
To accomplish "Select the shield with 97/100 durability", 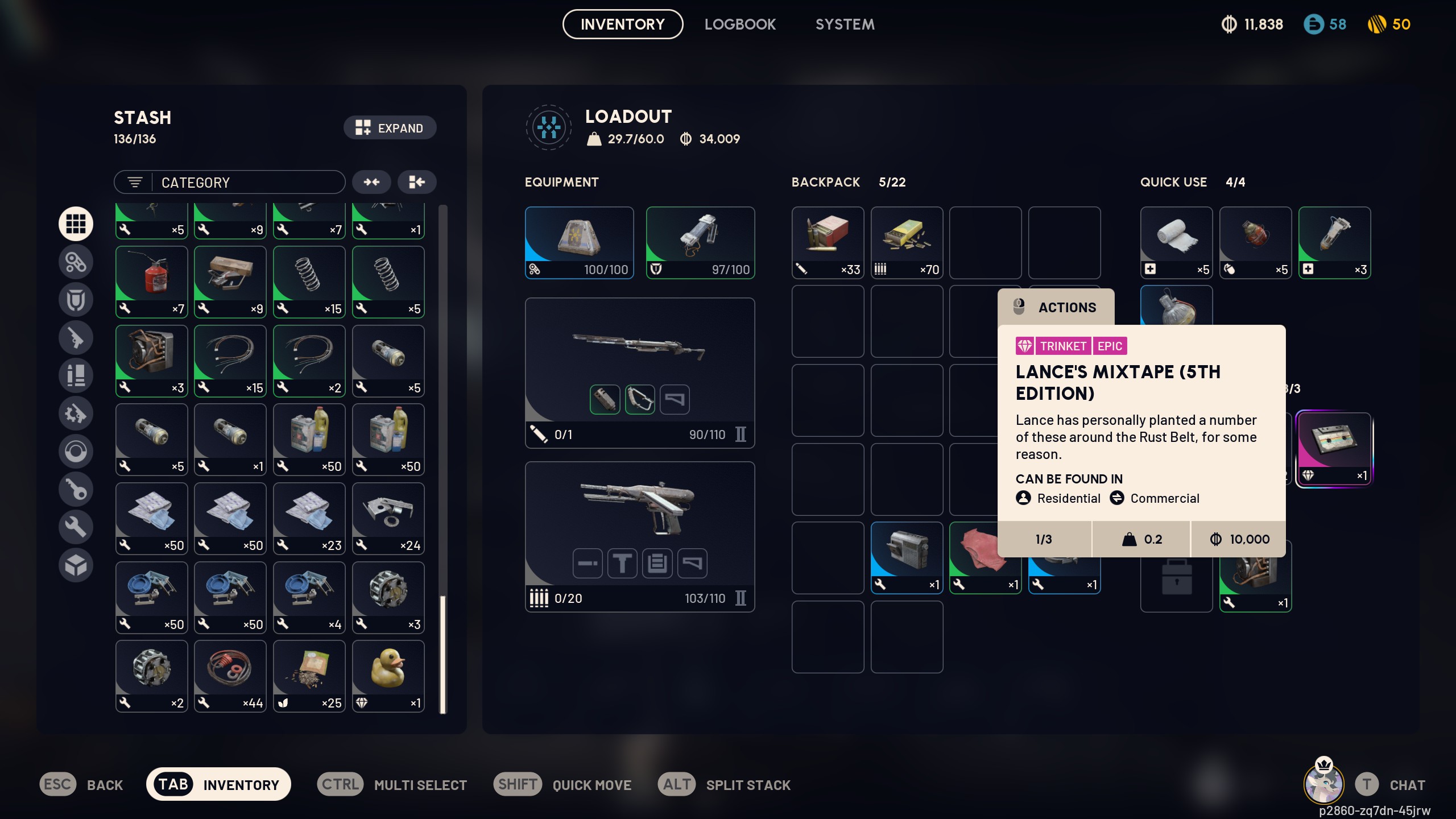I will 700,242.
